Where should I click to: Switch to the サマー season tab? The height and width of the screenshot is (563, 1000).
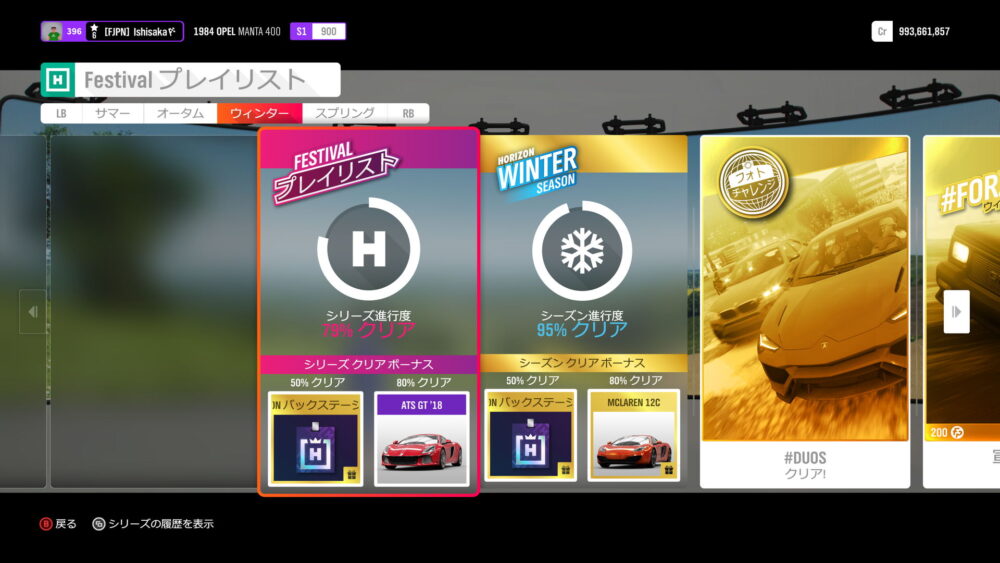(112, 114)
